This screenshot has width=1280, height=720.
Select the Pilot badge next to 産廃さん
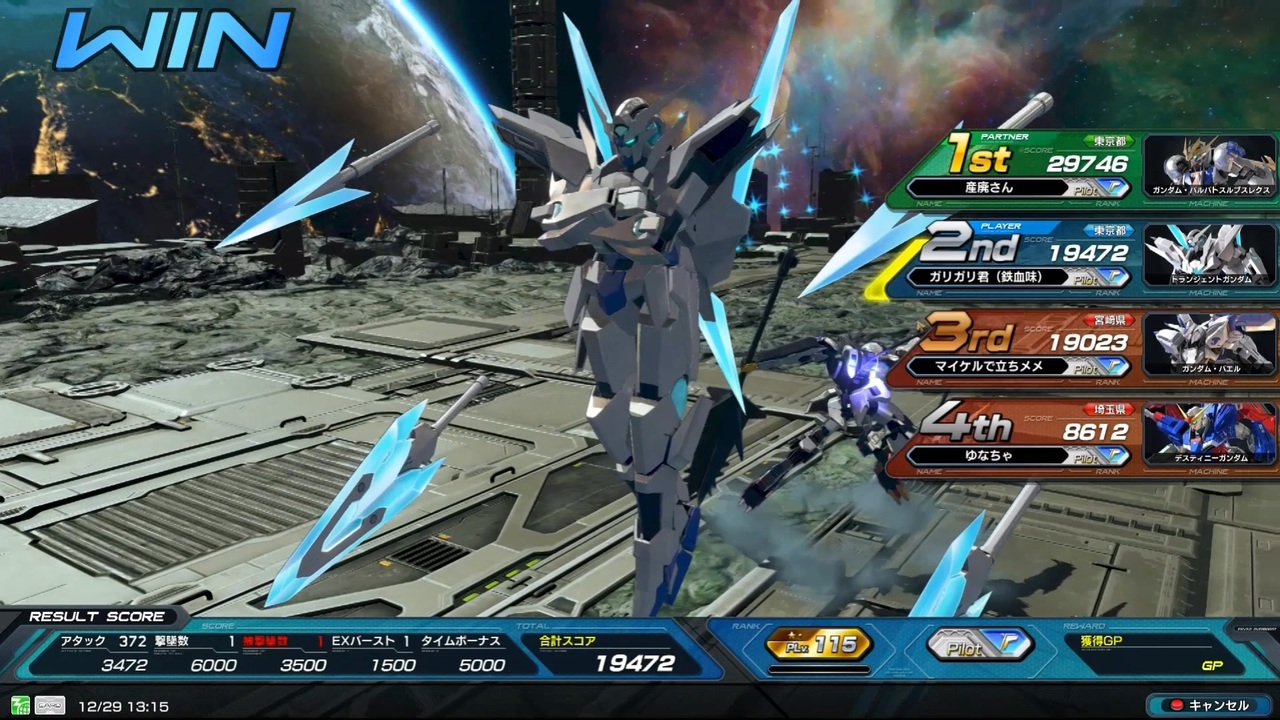[1097, 187]
